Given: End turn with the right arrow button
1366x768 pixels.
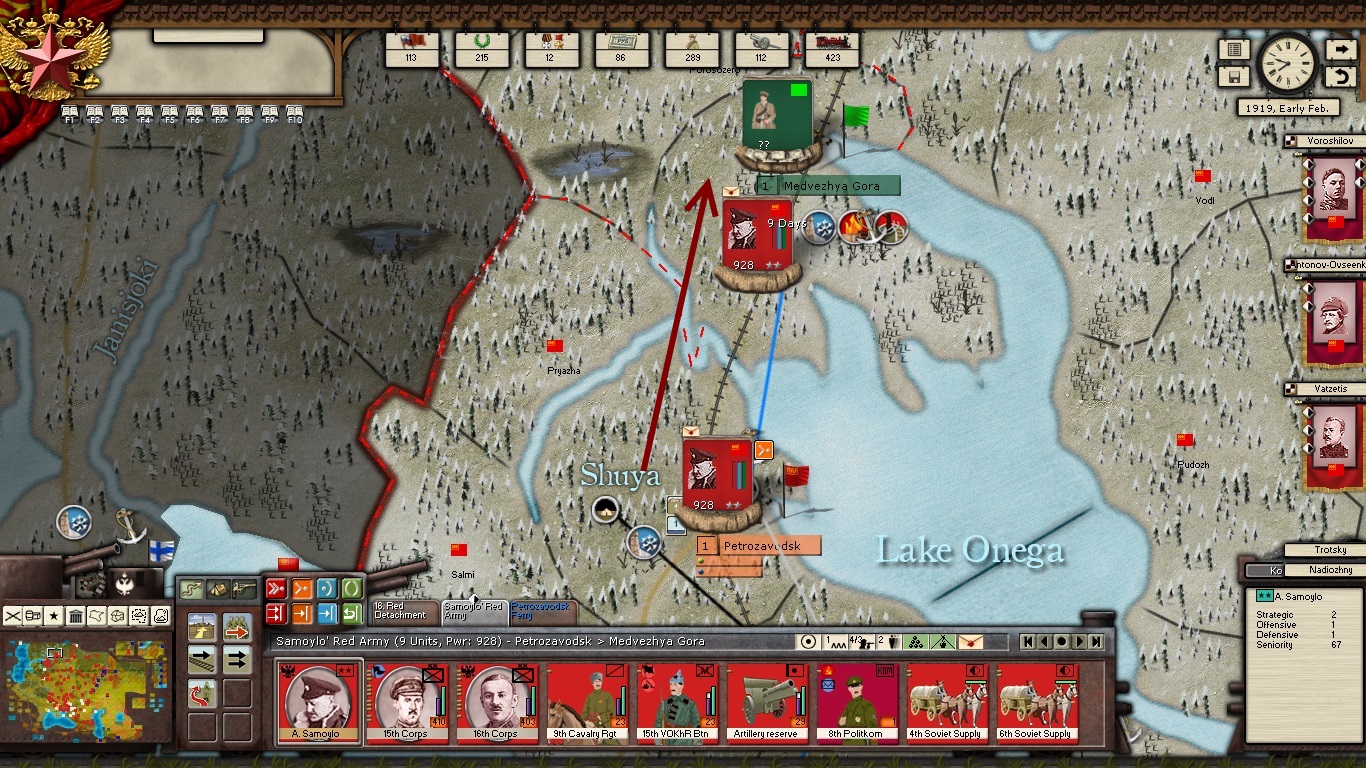Looking at the screenshot, I should click(x=1340, y=50).
